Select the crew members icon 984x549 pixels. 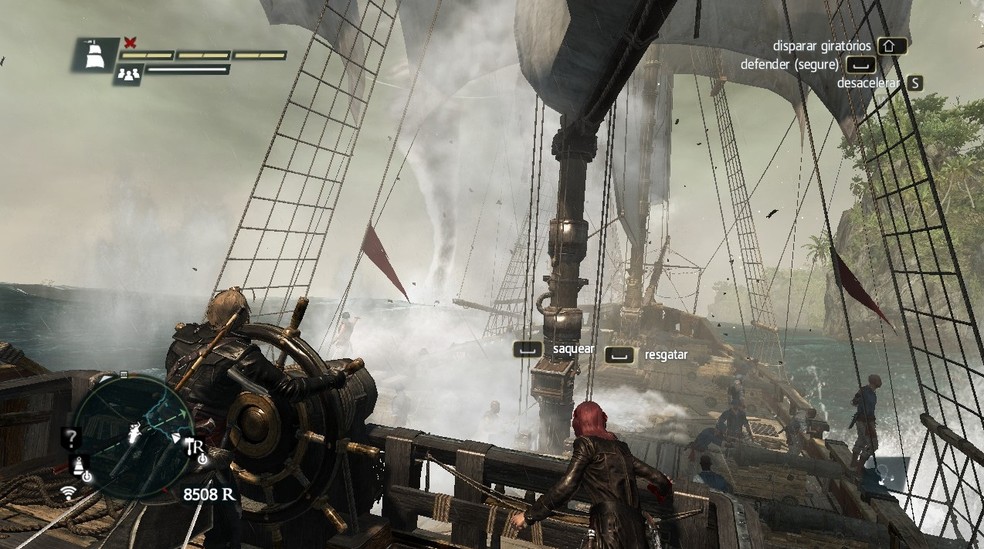(x=127, y=73)
